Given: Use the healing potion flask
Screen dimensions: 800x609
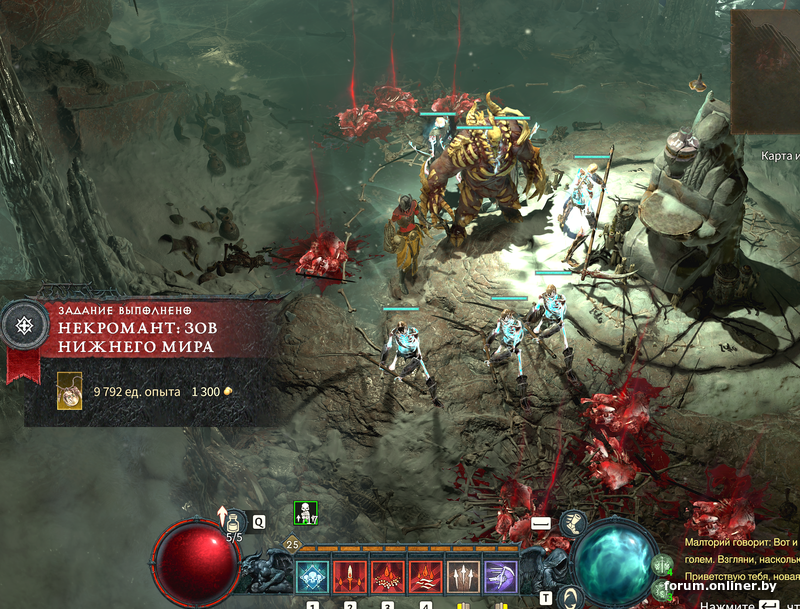Looking at the screenshot, I should 236,522.
